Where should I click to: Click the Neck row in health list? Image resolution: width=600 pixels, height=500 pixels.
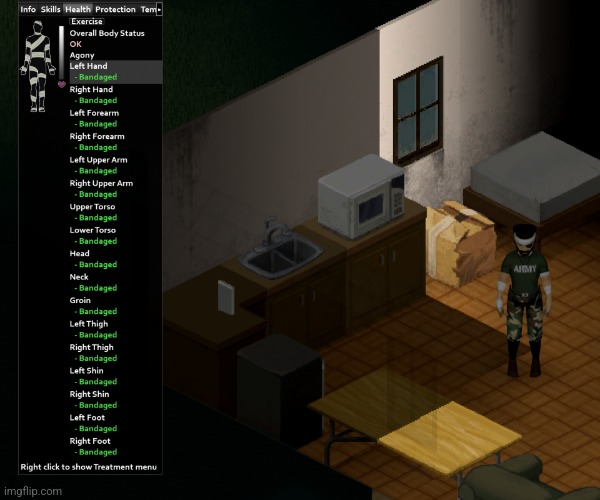tap(79, 277)
